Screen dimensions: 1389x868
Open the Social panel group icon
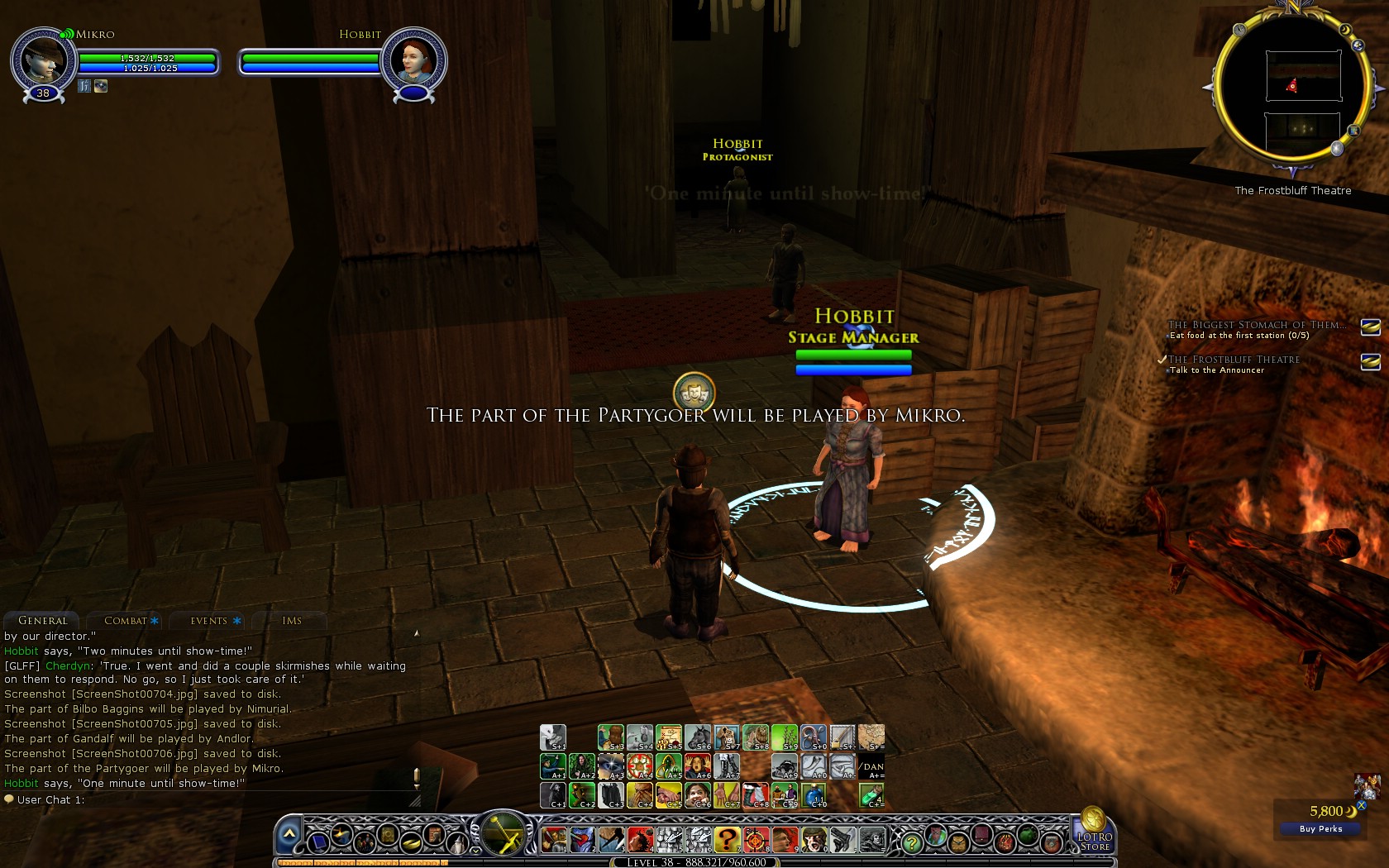365,842
